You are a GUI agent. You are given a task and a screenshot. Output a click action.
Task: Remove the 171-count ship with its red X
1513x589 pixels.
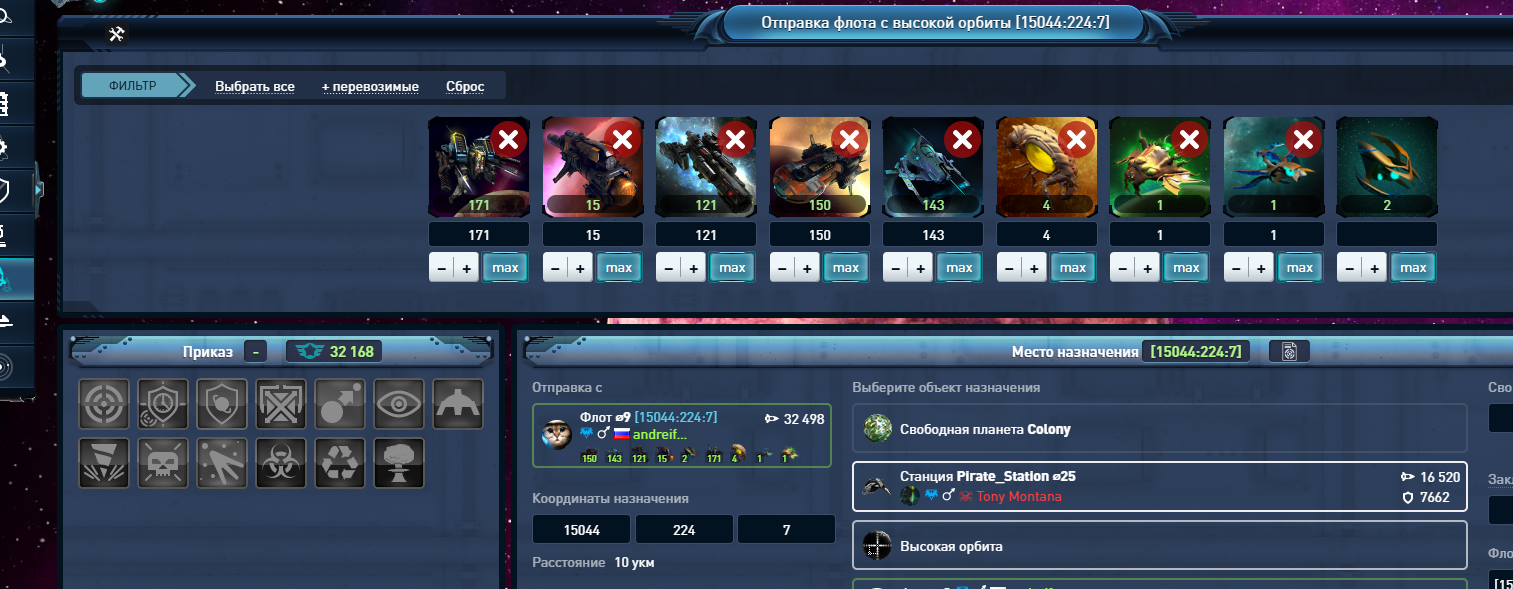508,141
